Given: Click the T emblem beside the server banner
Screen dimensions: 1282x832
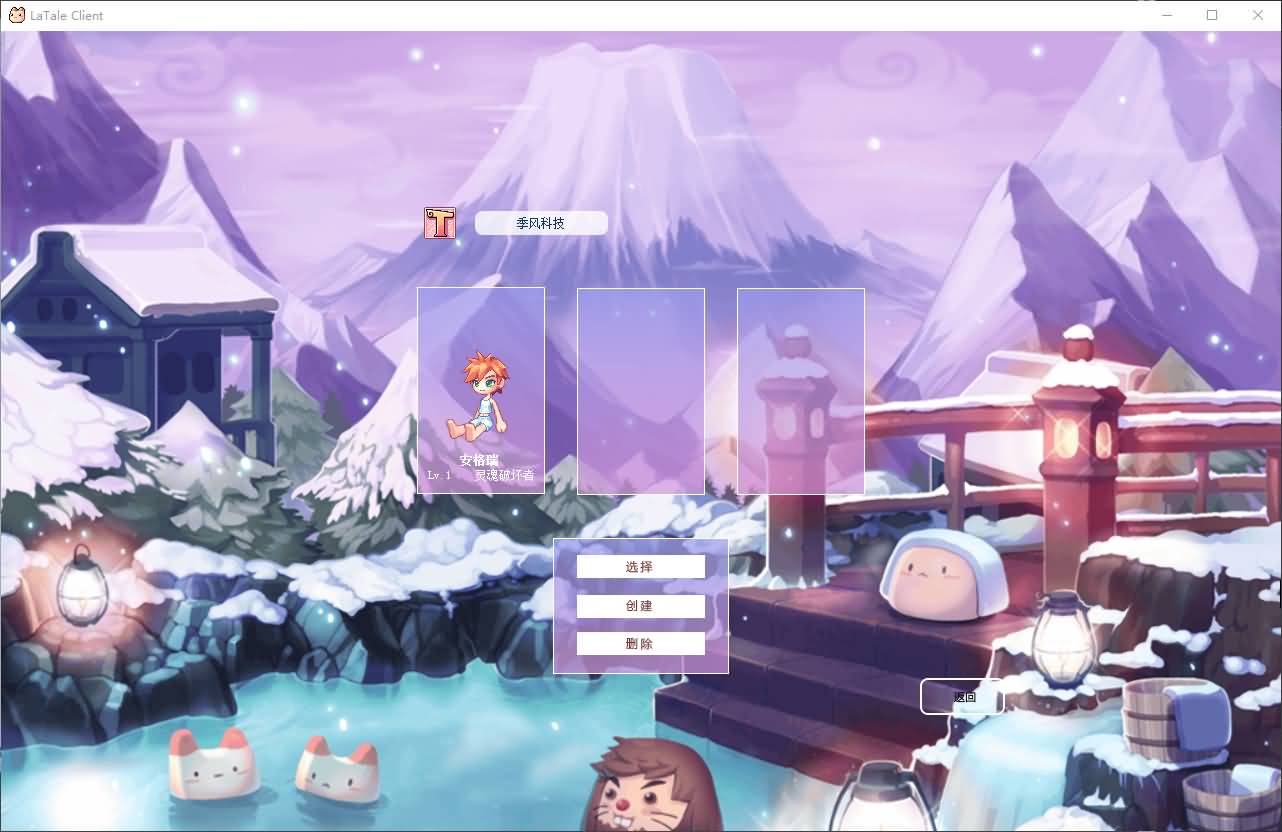Looking at the screenshot, I should (438, 222).
